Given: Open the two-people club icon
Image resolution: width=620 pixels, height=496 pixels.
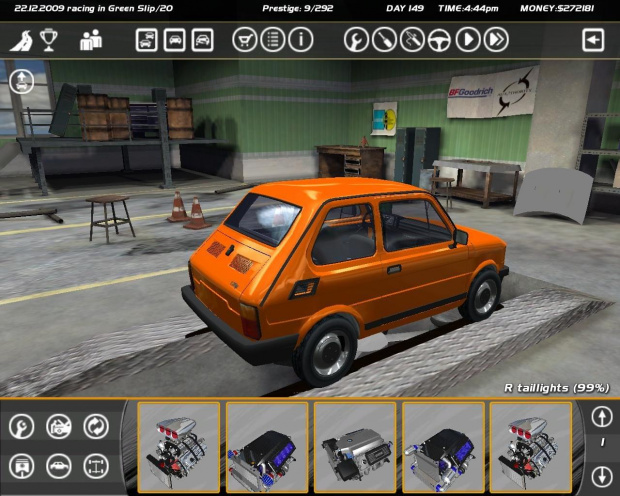Looking at the screenshot, I should pyautogui.click(x=91, y=41).
